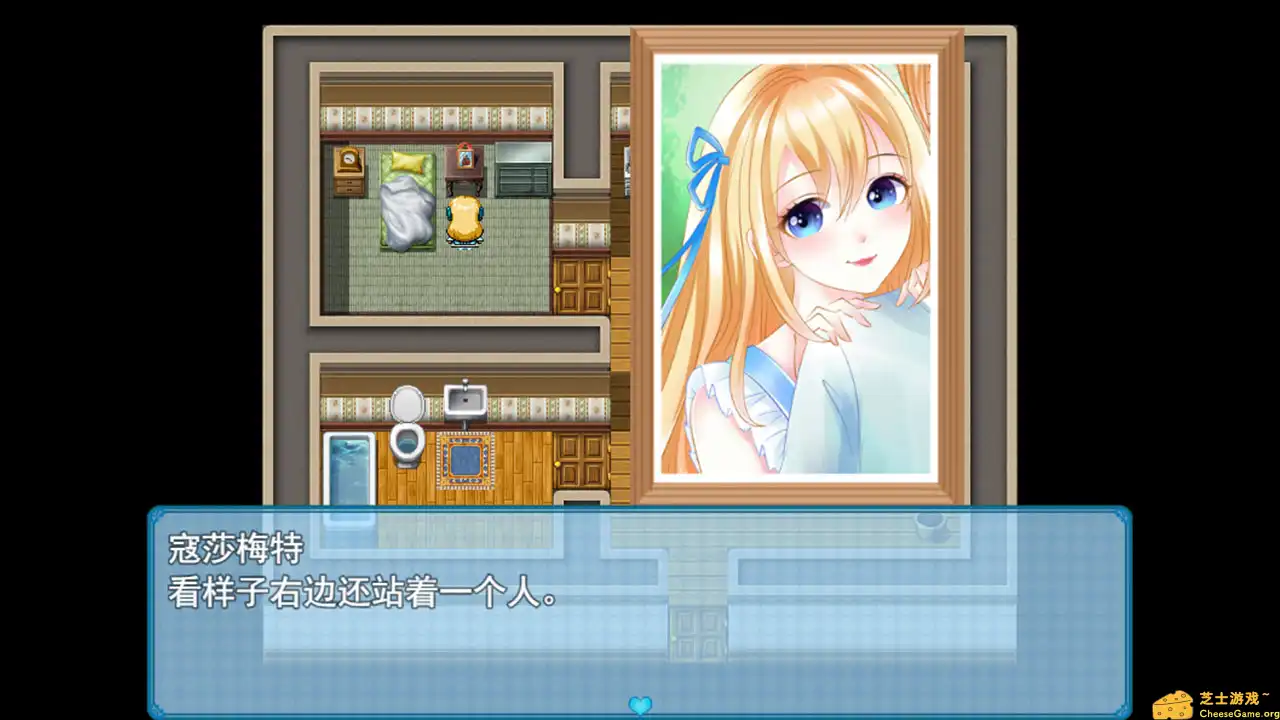Click the heart continue indicator
Screen dimensions: 1280x720
point(640,705)
